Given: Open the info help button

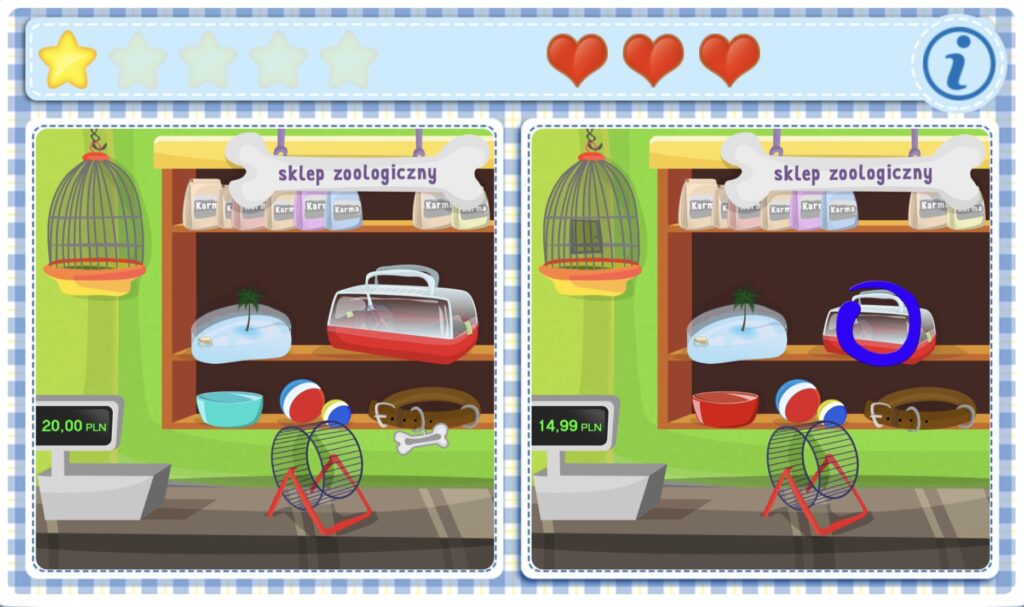Looking at the screenshot, I should (x=958, y=64).
